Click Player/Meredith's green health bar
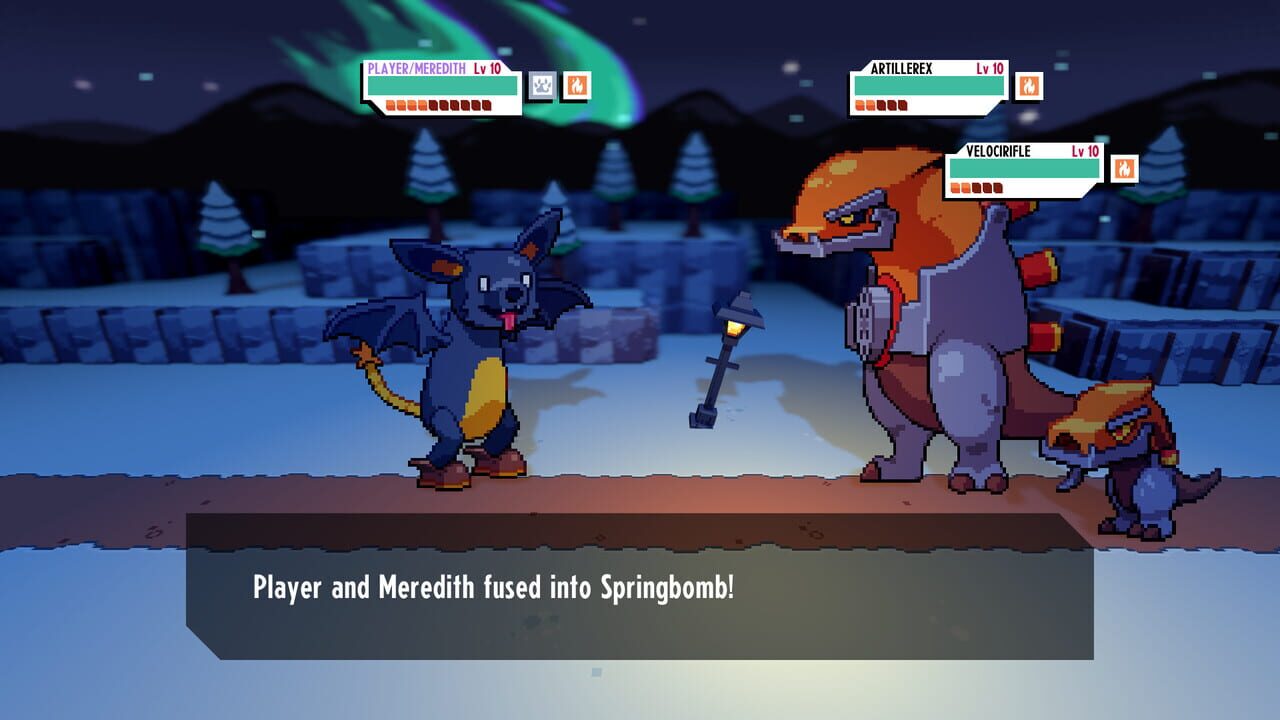The height and width of the screenshot is (720, 1280). (x=440, y=88)
